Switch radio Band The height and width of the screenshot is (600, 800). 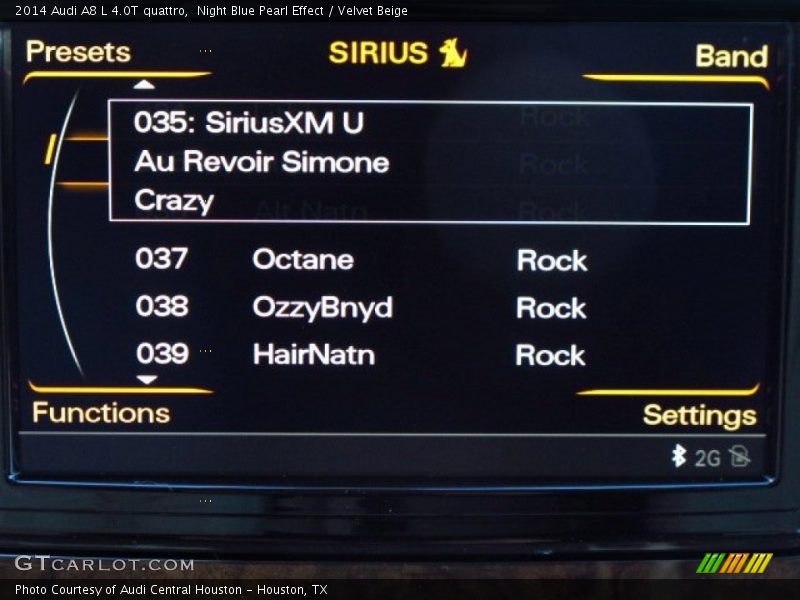coord(731,56)
